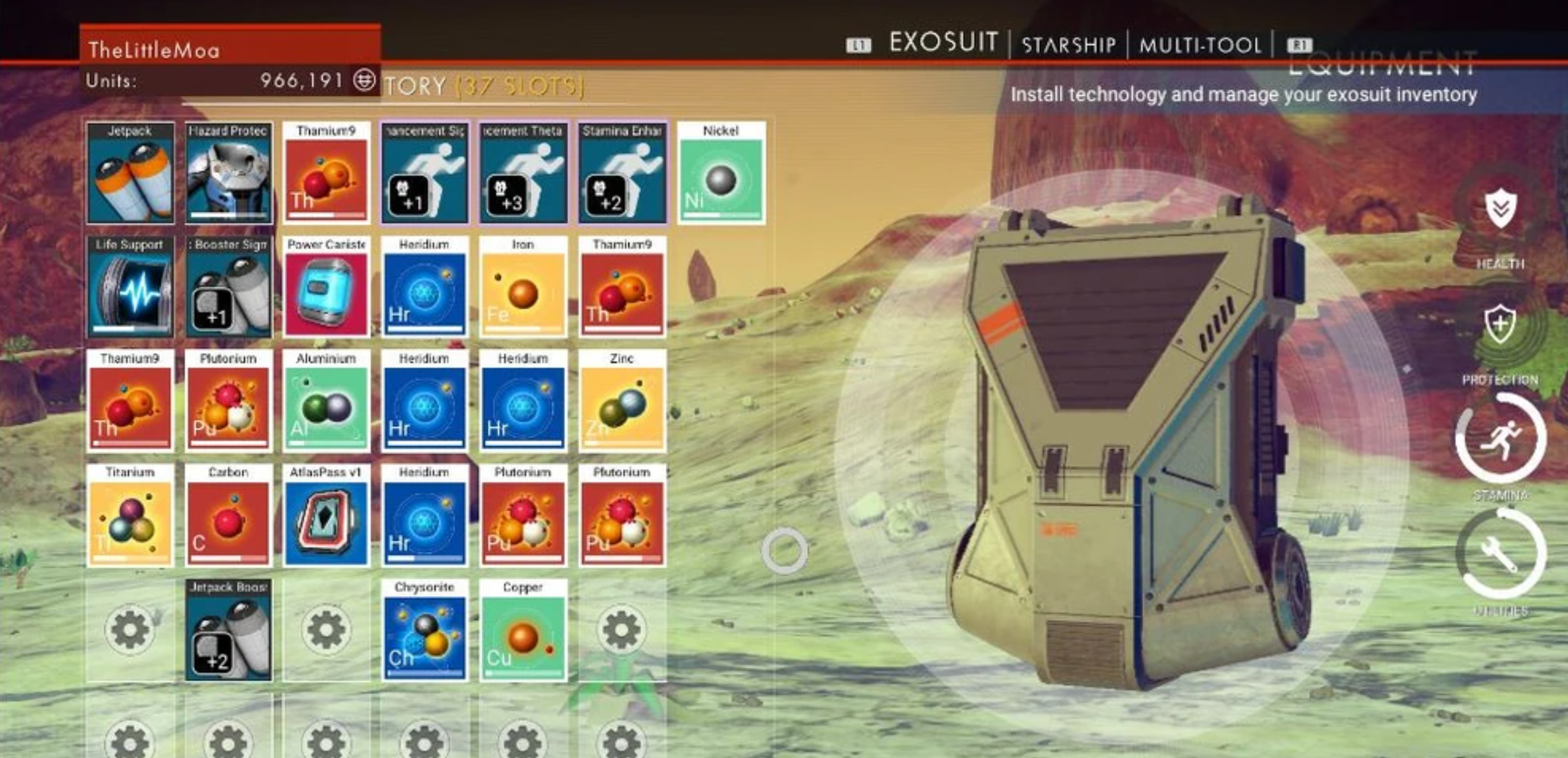Open the Multi-Tool tab
Viewport: 1568px width, 758px height.
click(1200, 44)
